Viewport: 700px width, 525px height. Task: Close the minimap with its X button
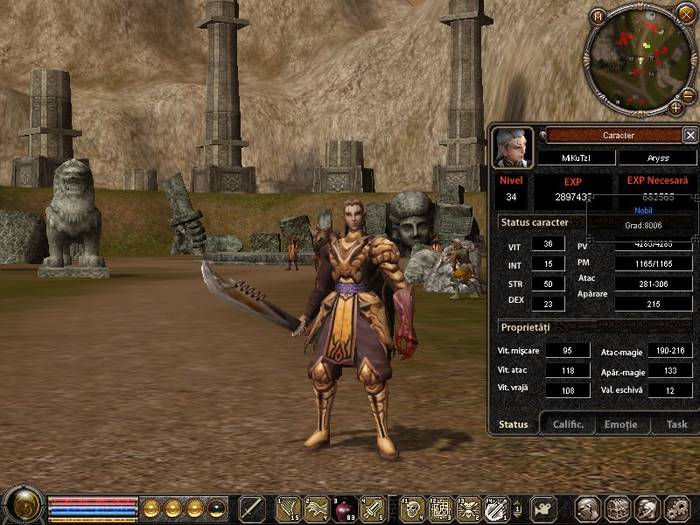[x=684, y=15]
